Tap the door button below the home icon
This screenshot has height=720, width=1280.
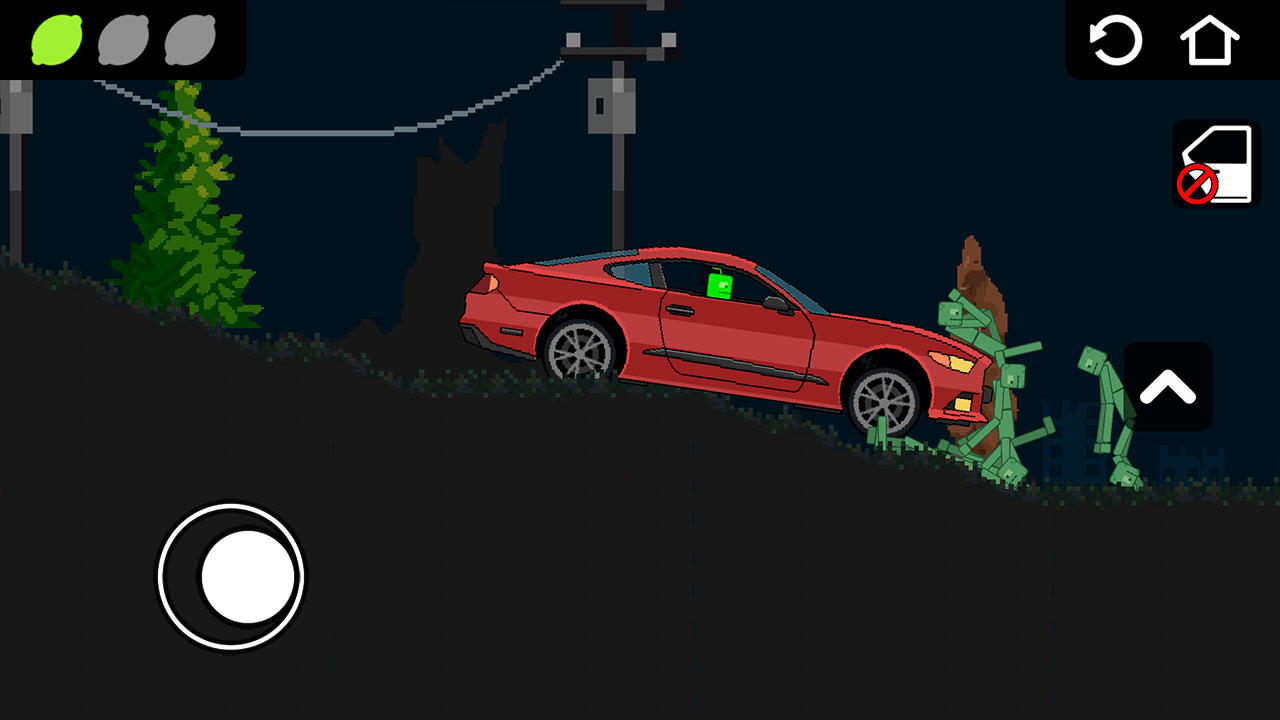[1213, 163]
